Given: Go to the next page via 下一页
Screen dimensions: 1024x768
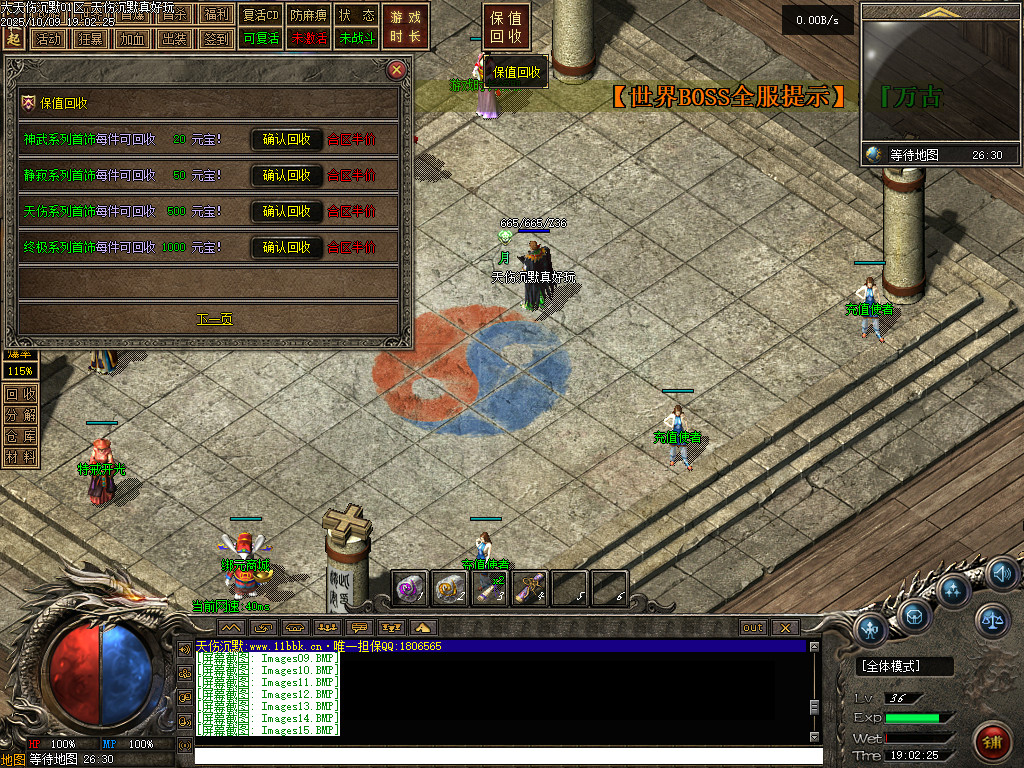Looking at the screenshot, I should pos(214,320).
